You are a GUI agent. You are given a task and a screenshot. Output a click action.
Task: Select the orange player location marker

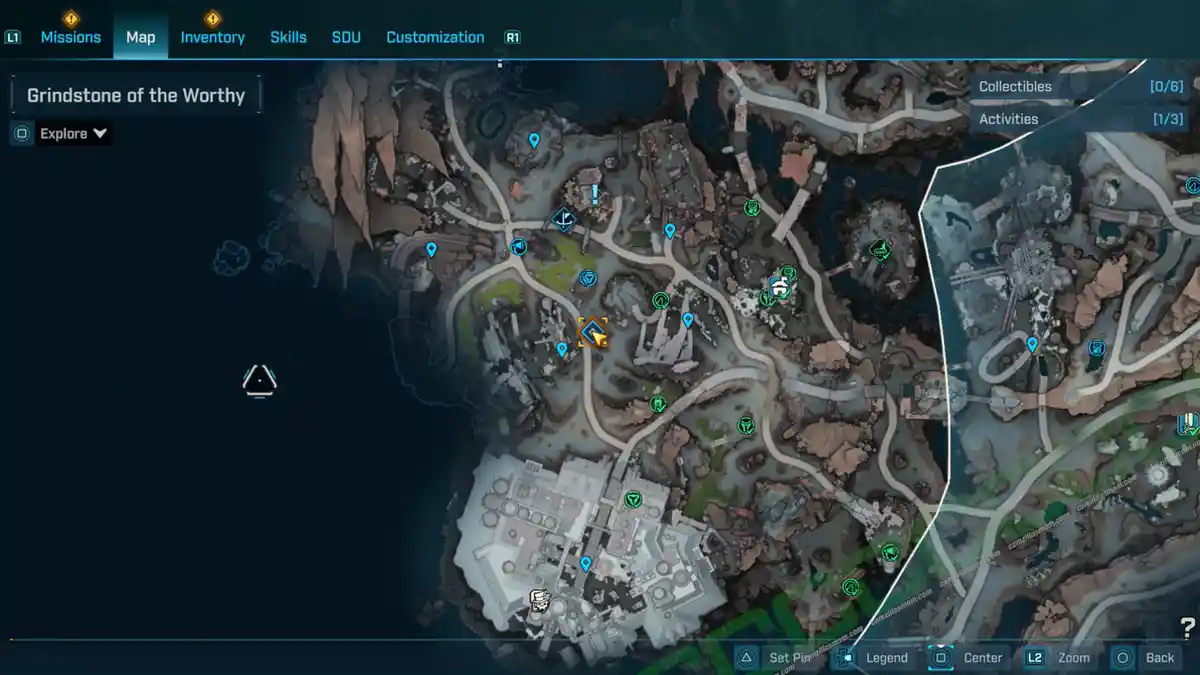point(594,333)
